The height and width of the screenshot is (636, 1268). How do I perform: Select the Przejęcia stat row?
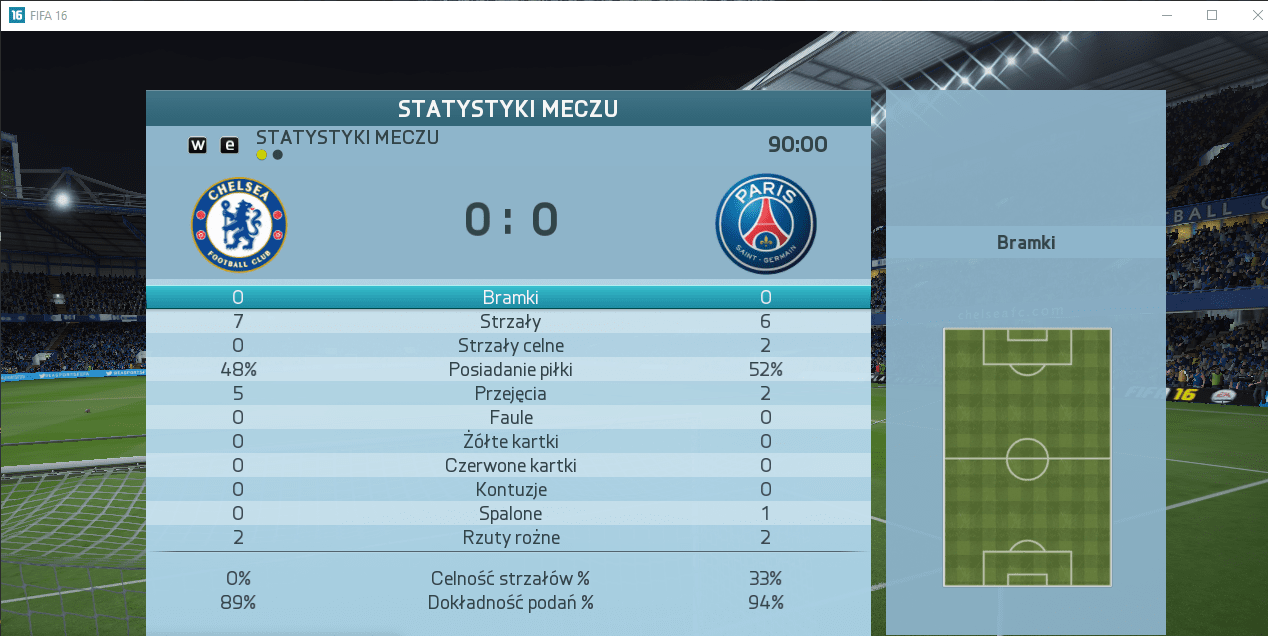pos(510,393)
